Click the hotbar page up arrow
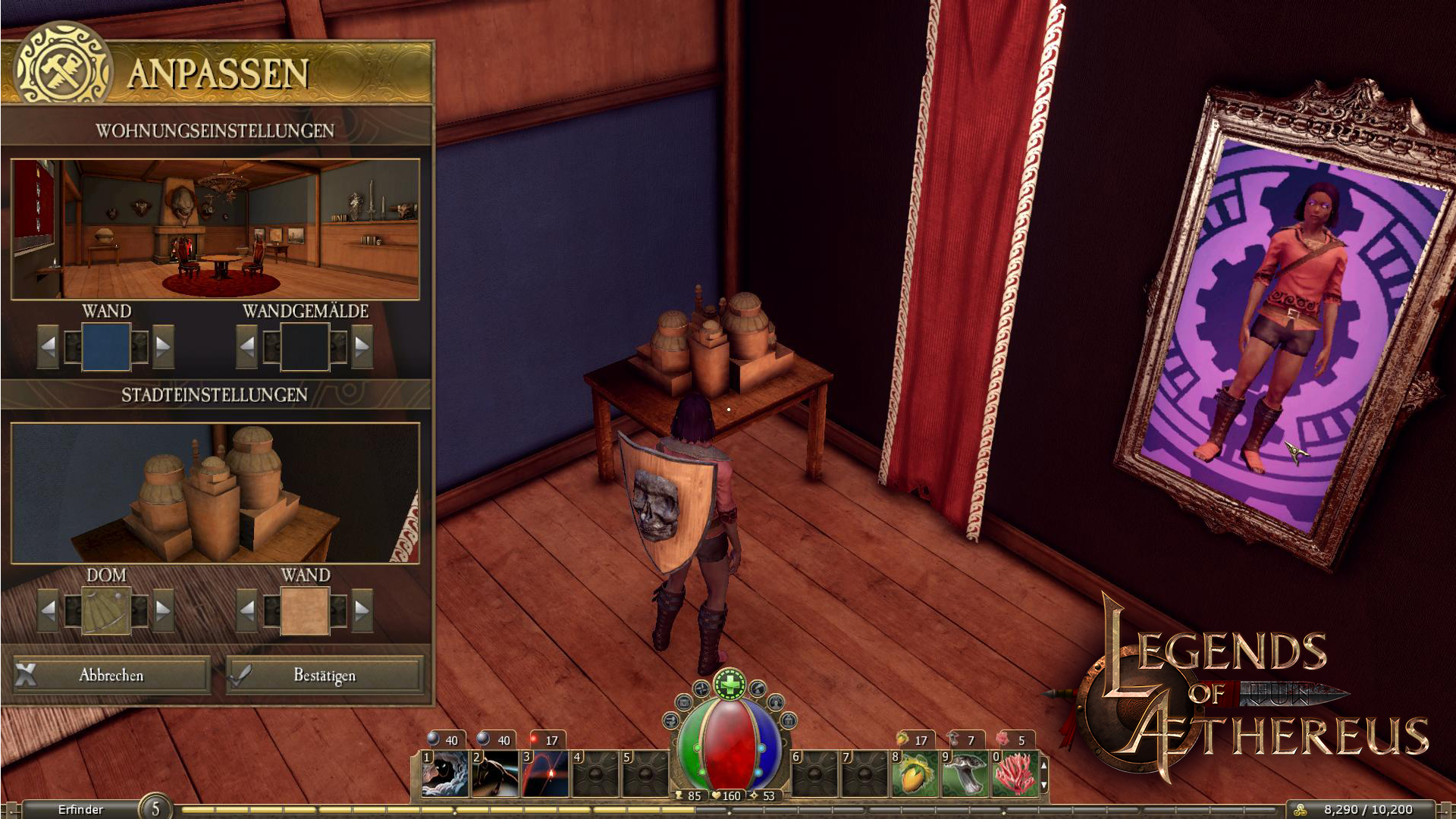Screen dimensions: 1456x819 point(1044,766)
